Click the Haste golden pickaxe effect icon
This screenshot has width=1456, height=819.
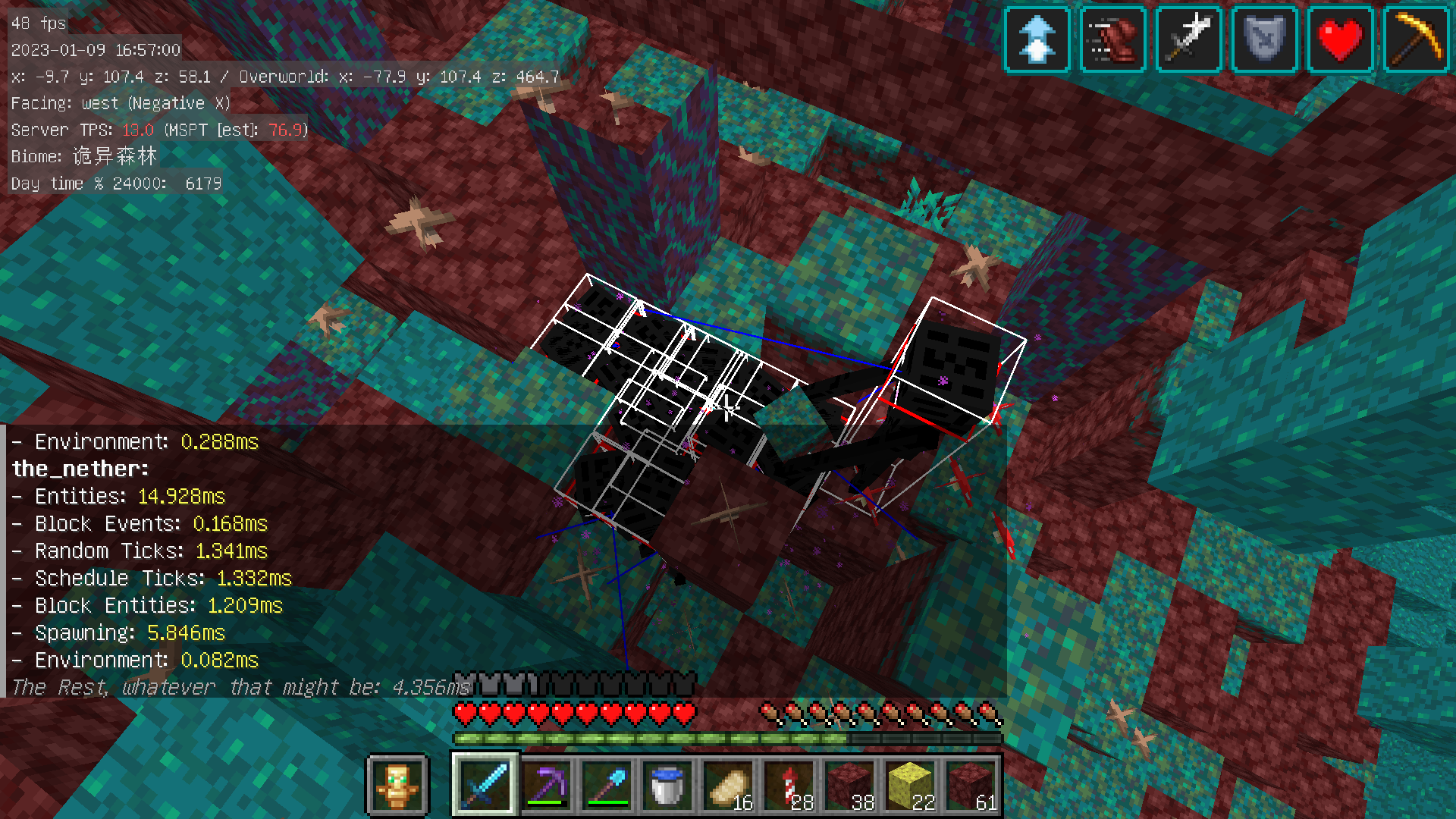pos(1416,39)
